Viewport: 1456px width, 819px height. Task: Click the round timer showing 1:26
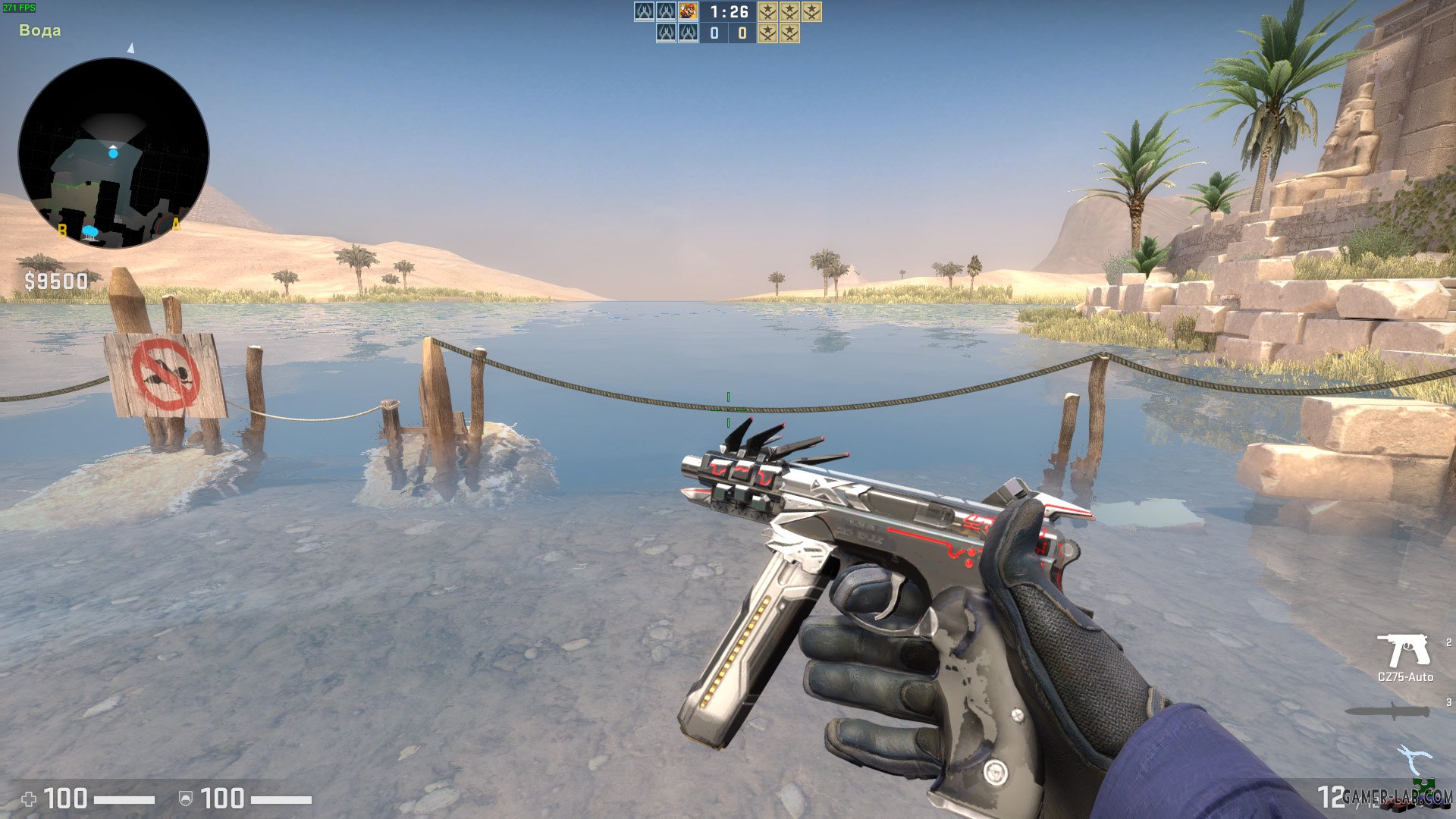click(x=728, y=11)
